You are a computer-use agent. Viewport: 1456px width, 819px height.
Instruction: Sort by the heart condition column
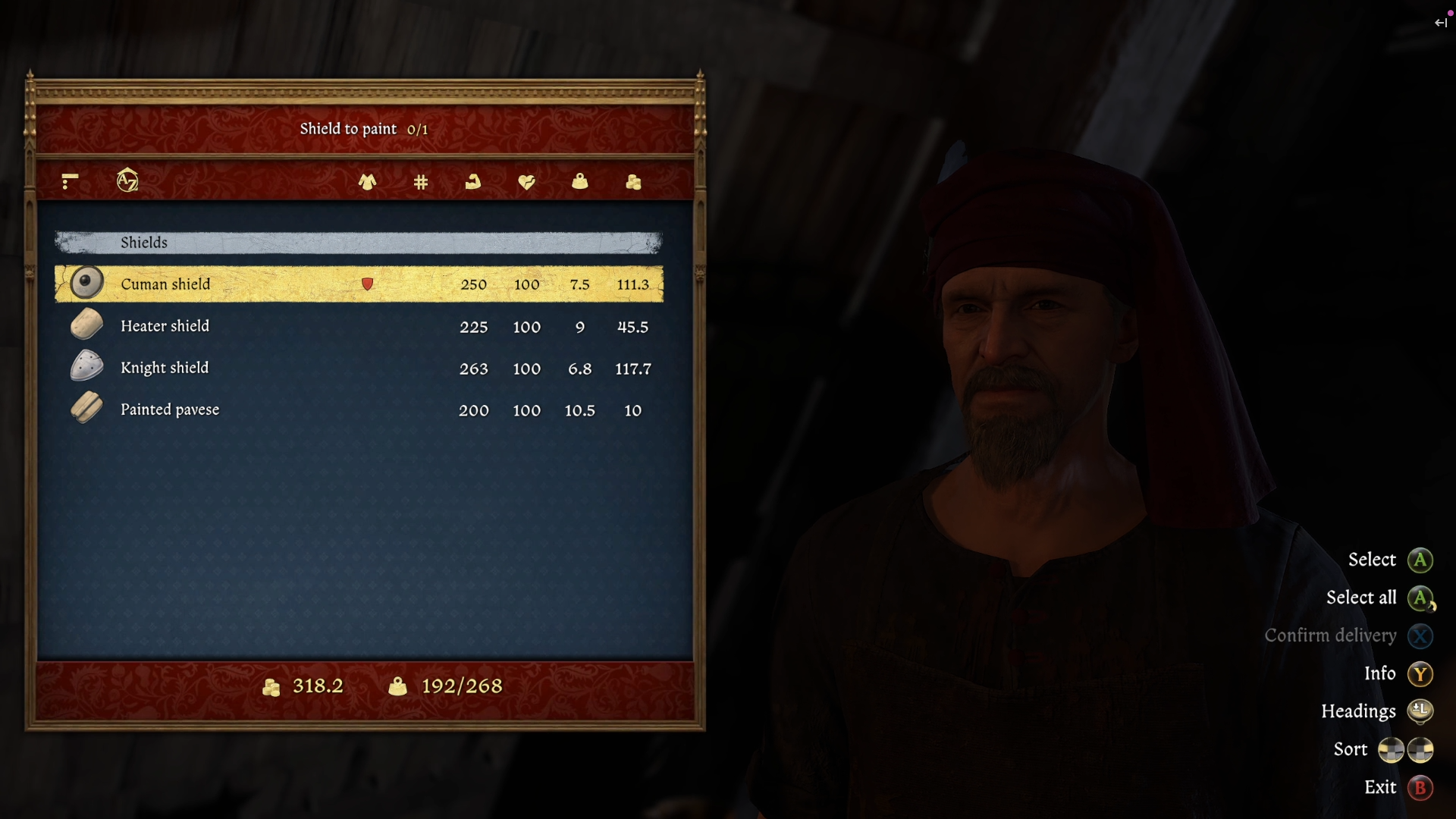tap(526, 182)
